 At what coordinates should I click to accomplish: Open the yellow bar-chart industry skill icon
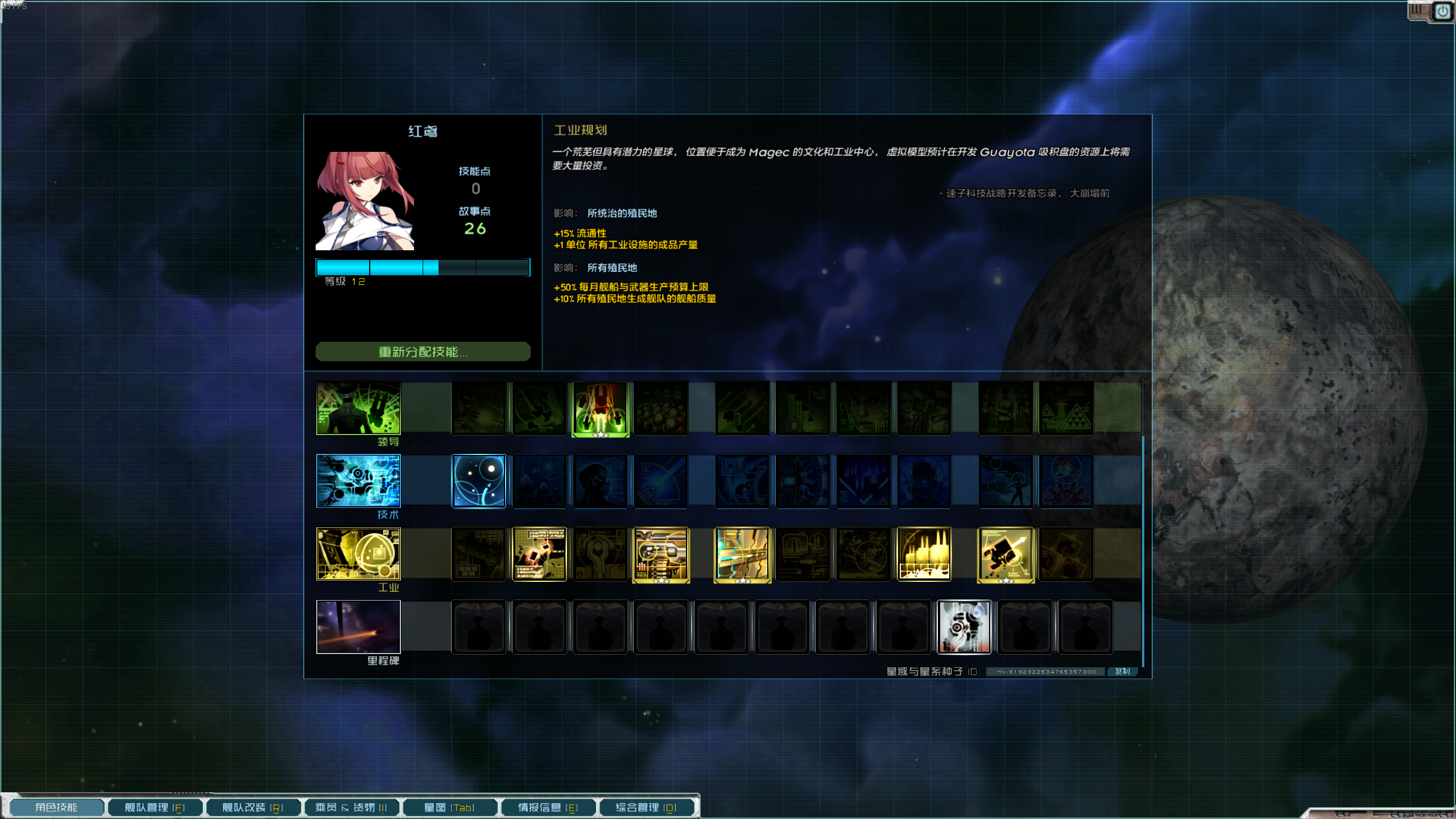(924, 554)
